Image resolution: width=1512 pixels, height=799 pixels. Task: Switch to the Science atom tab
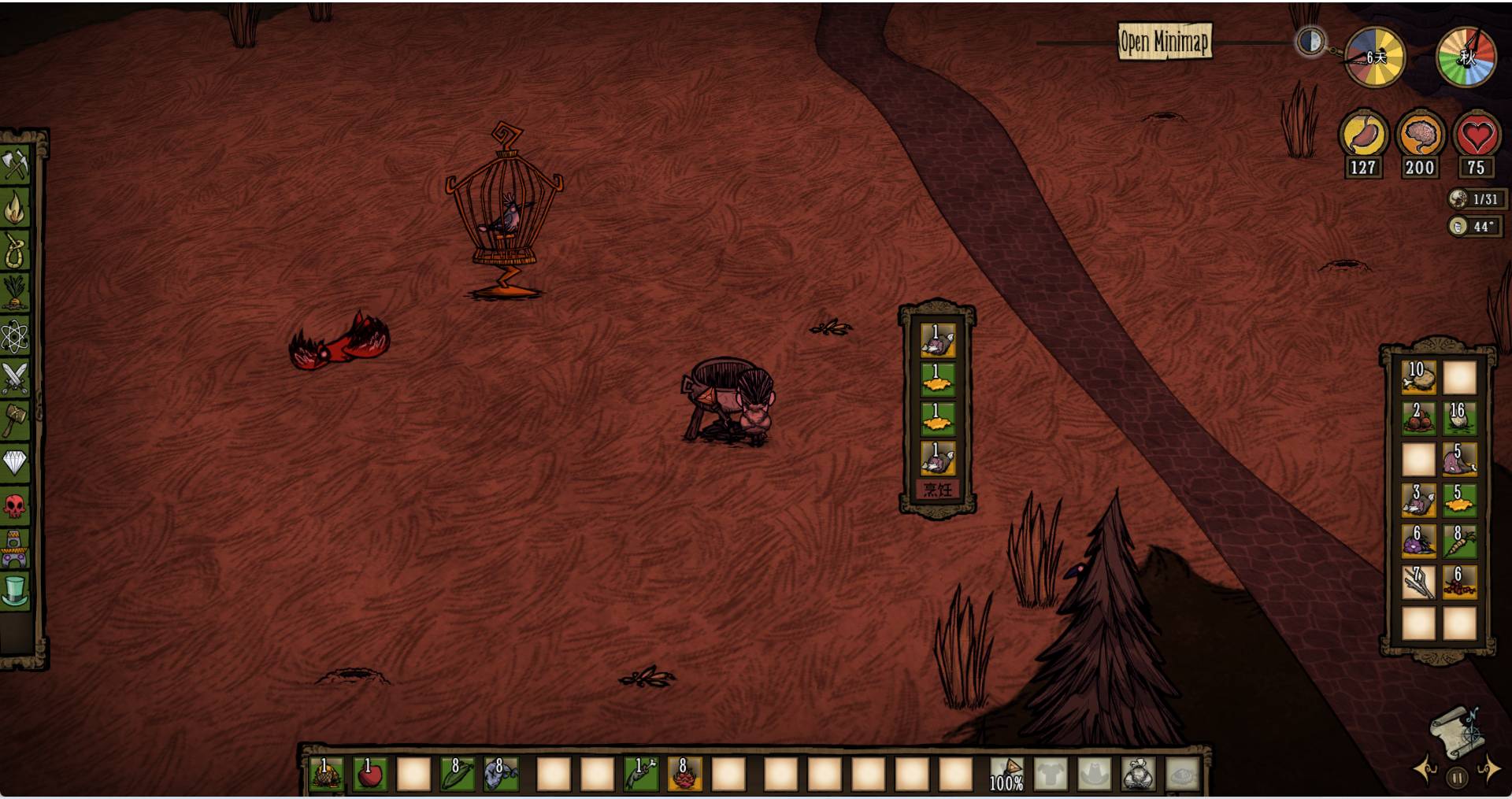(x=16, y=337)
